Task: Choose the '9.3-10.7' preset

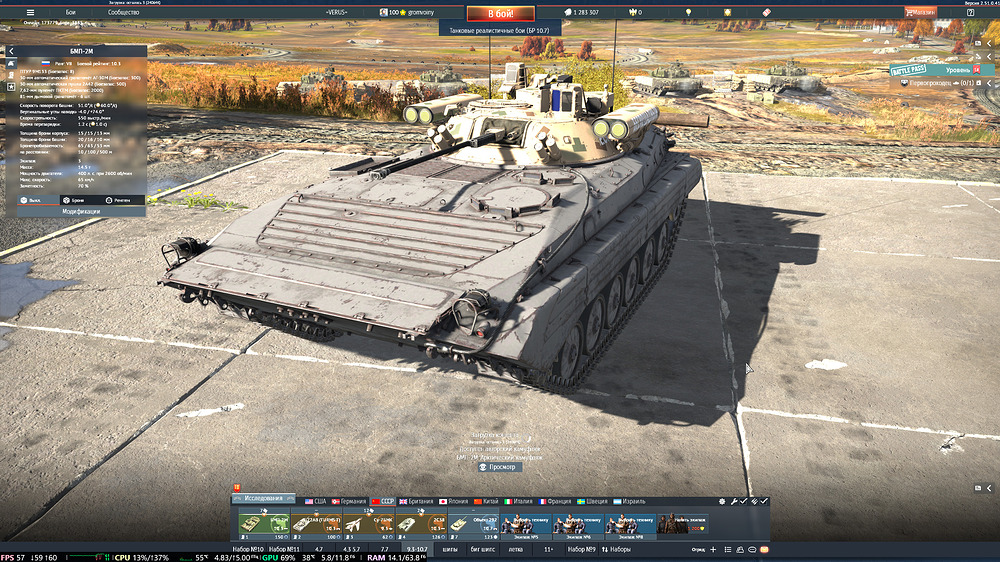Action: point(417,549)
